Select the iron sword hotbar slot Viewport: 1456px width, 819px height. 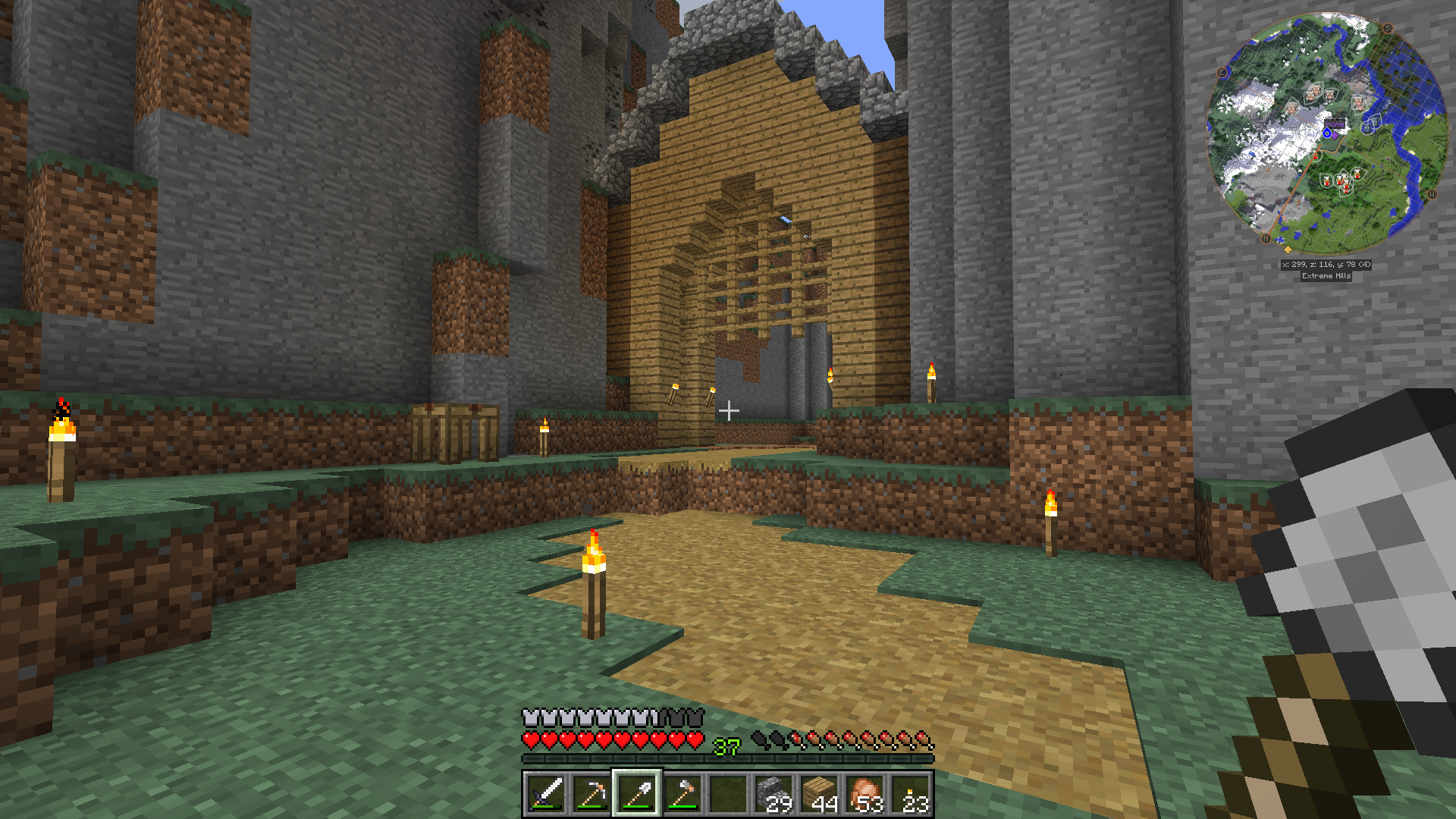pyautogui.click(x=546, y=794)
